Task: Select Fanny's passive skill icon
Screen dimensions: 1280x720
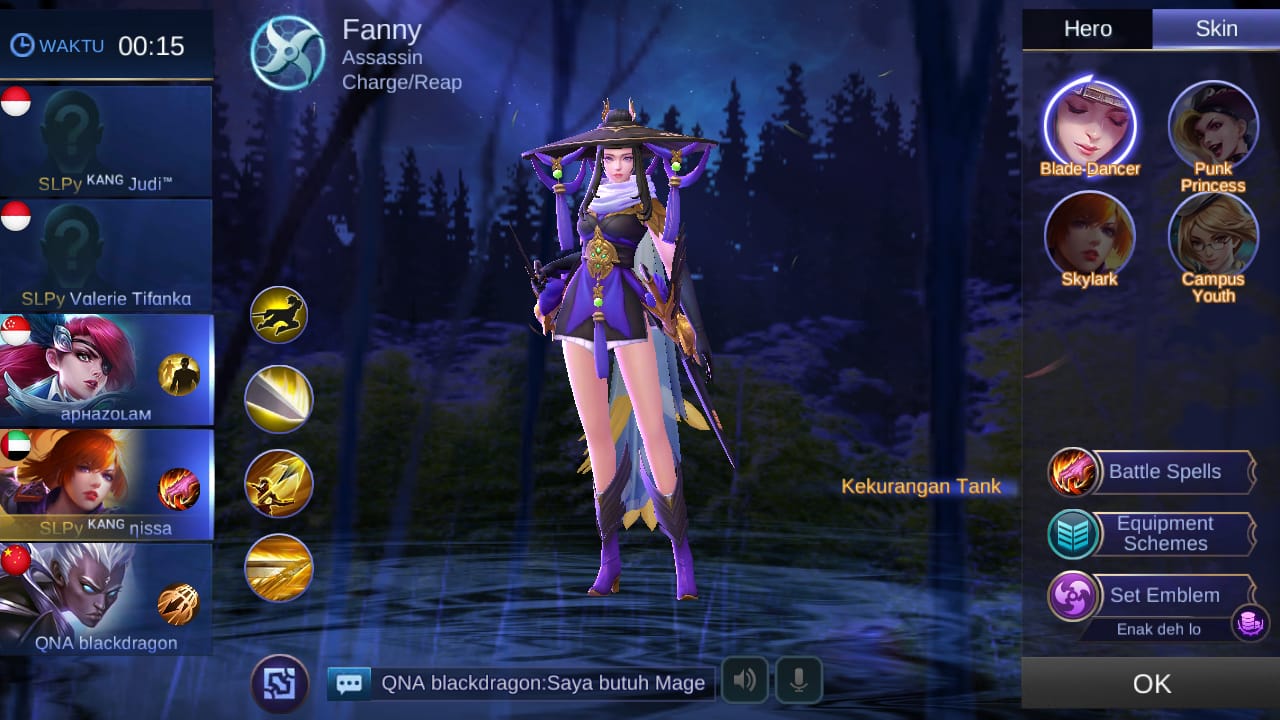Action: click(278, 314)
